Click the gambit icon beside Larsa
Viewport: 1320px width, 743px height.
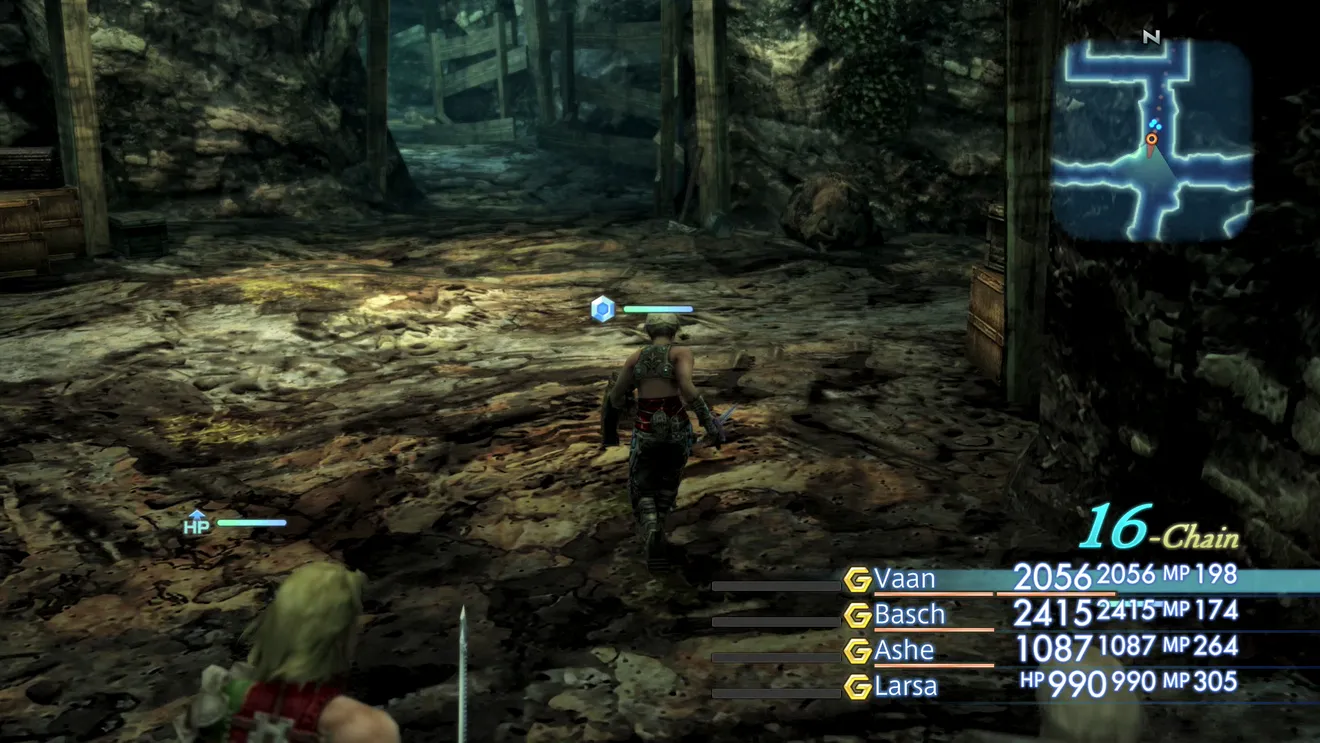[857, 687]
